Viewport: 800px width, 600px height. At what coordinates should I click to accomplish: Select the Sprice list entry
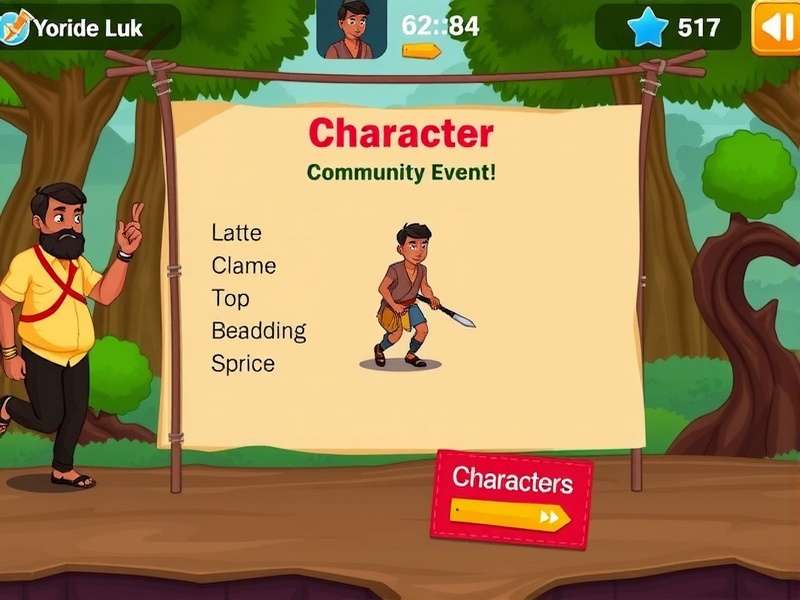(x=242, y=363)
